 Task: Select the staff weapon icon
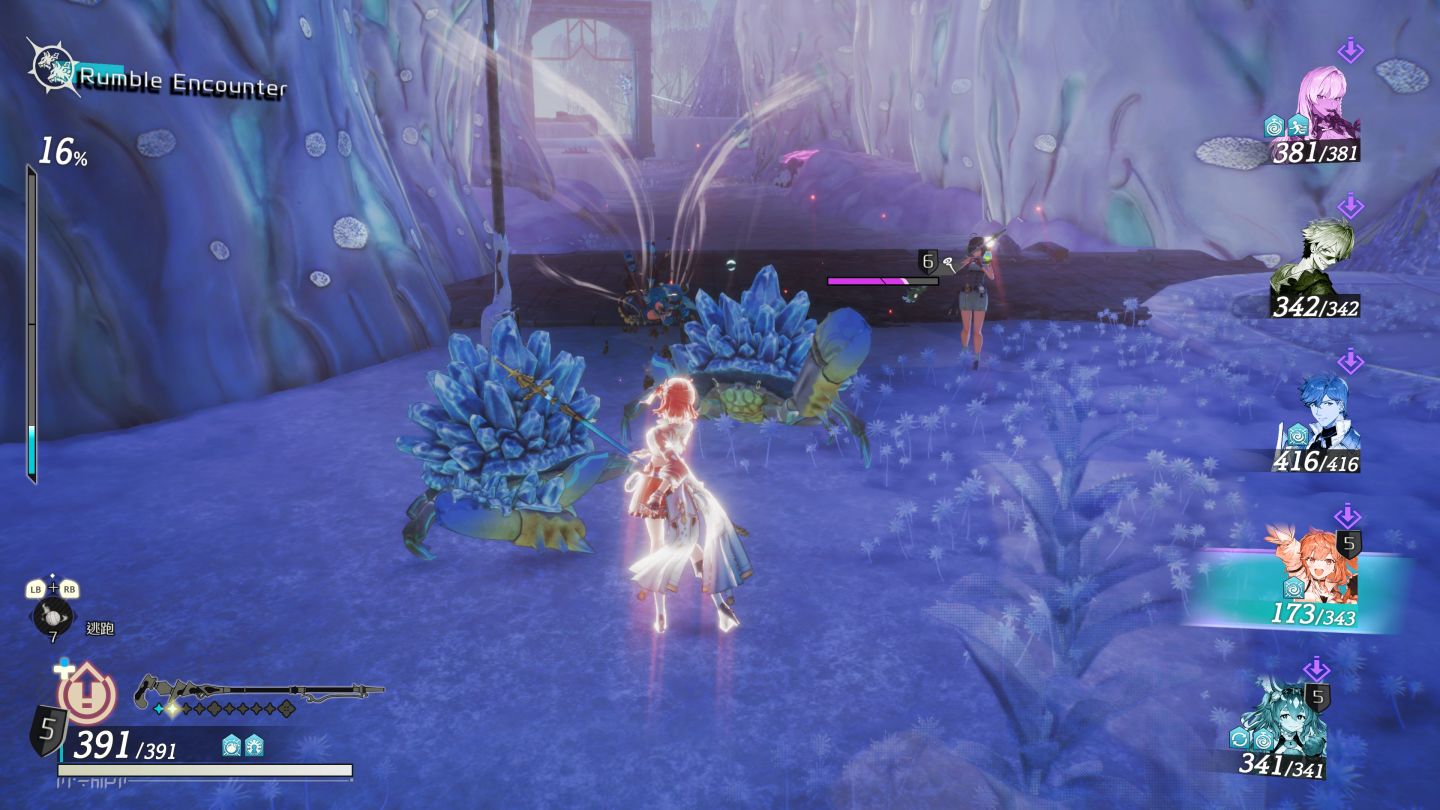point(260,690)
